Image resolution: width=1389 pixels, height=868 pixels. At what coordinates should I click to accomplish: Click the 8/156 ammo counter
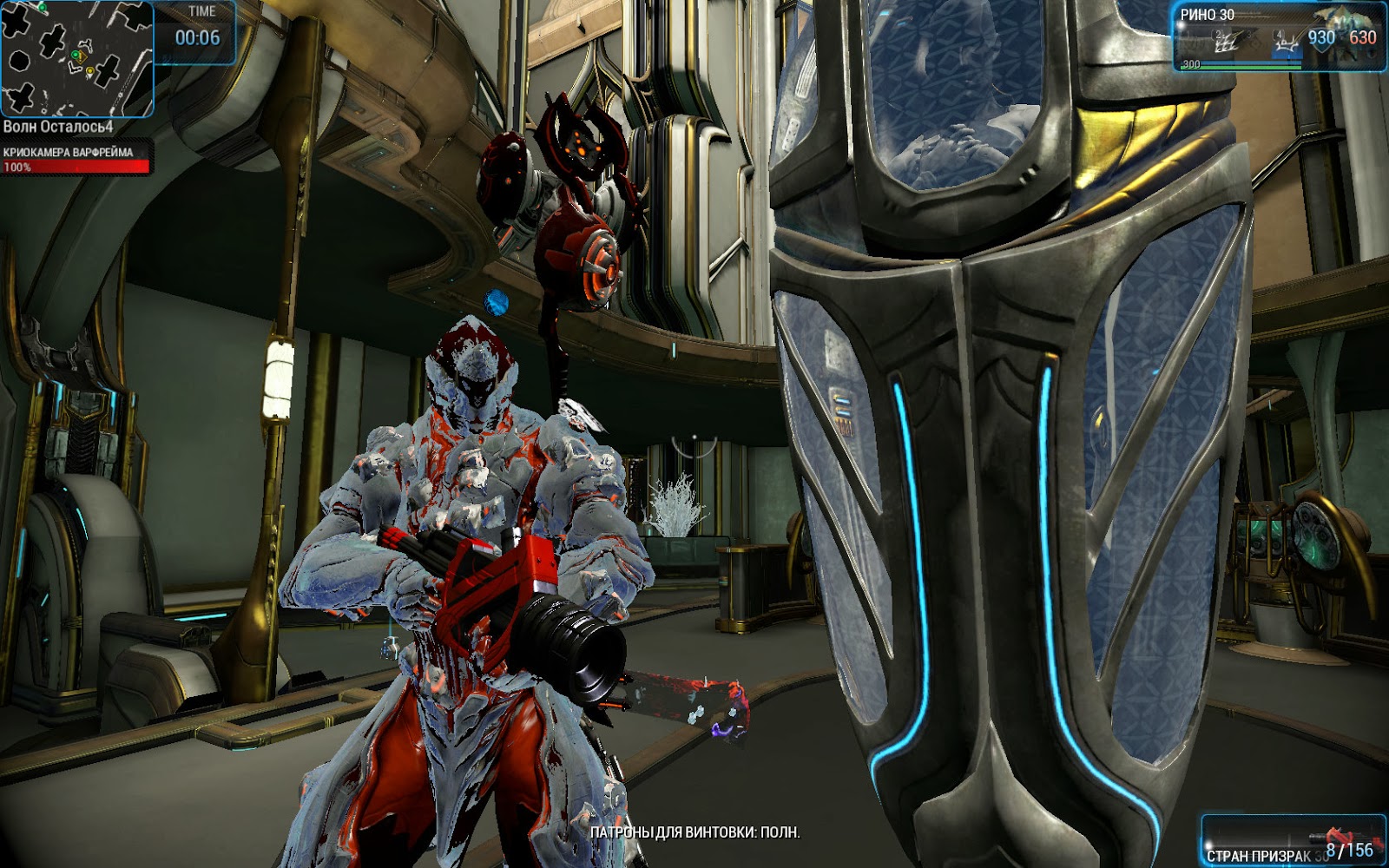(x=1349, y=851)
